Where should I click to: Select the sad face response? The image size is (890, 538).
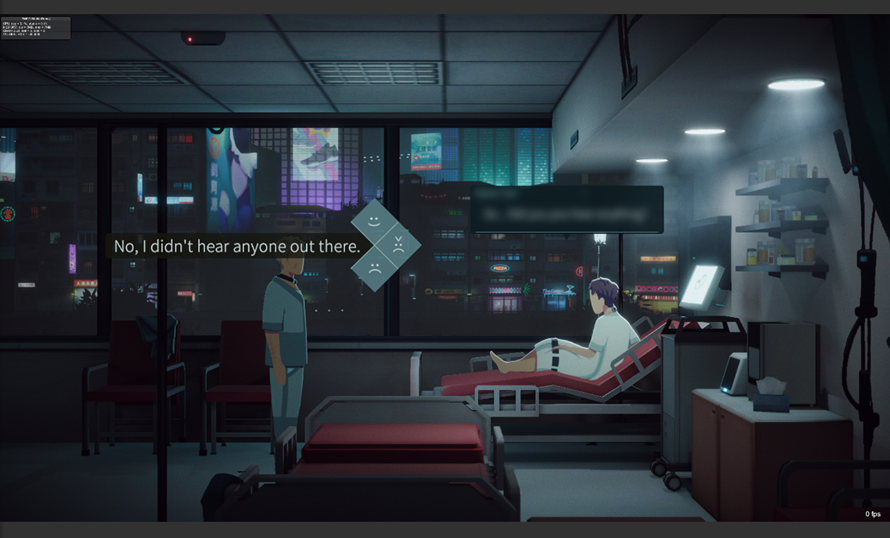click(x=373, y=267)
